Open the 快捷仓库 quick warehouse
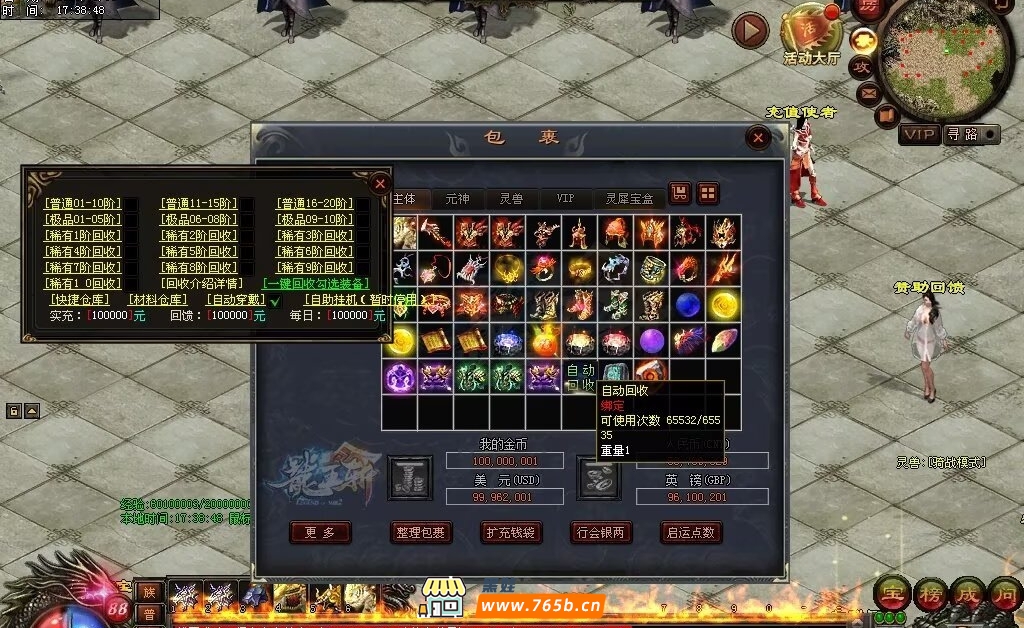Image resolution: width=1024 pixels, height=628 pixels. [80, 300]
